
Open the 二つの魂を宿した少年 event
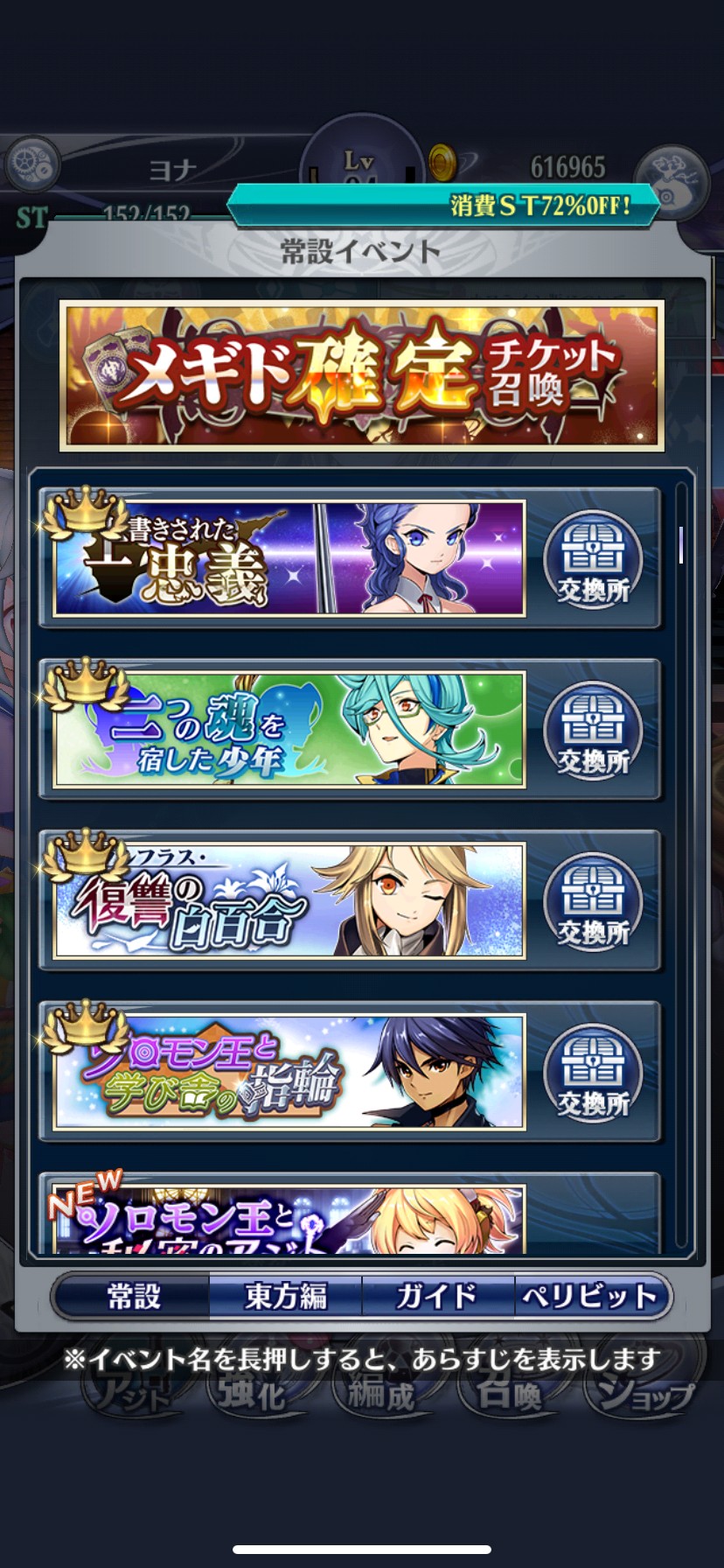(289, 730)
